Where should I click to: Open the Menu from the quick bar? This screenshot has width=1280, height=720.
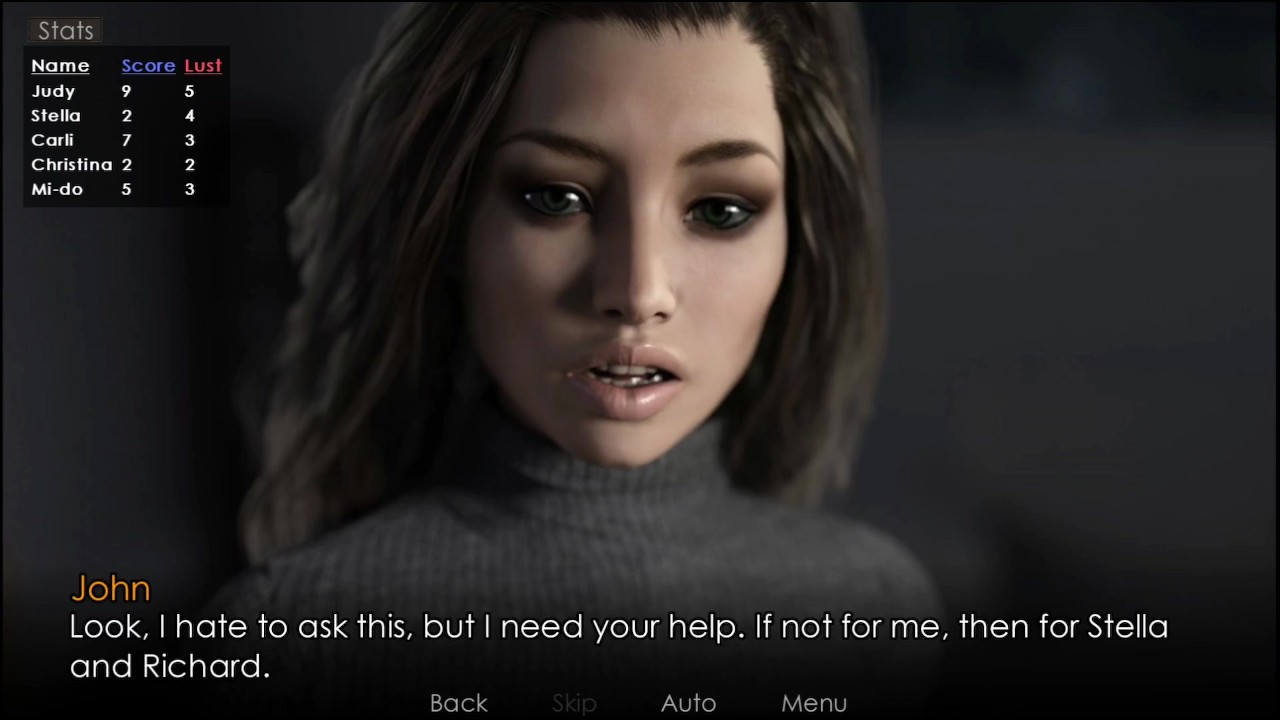[x=814, y=703]
